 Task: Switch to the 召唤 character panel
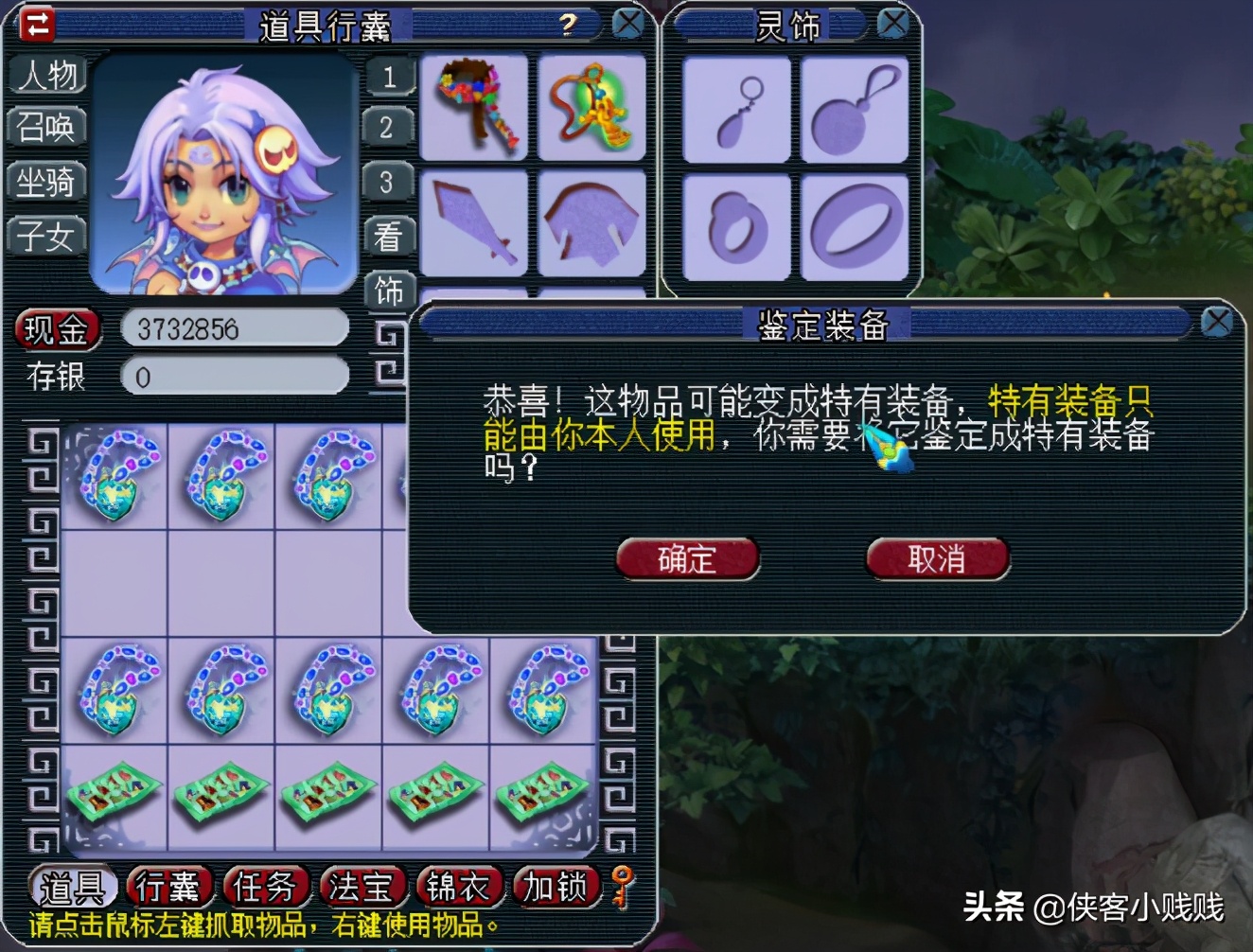click(47, 128)
